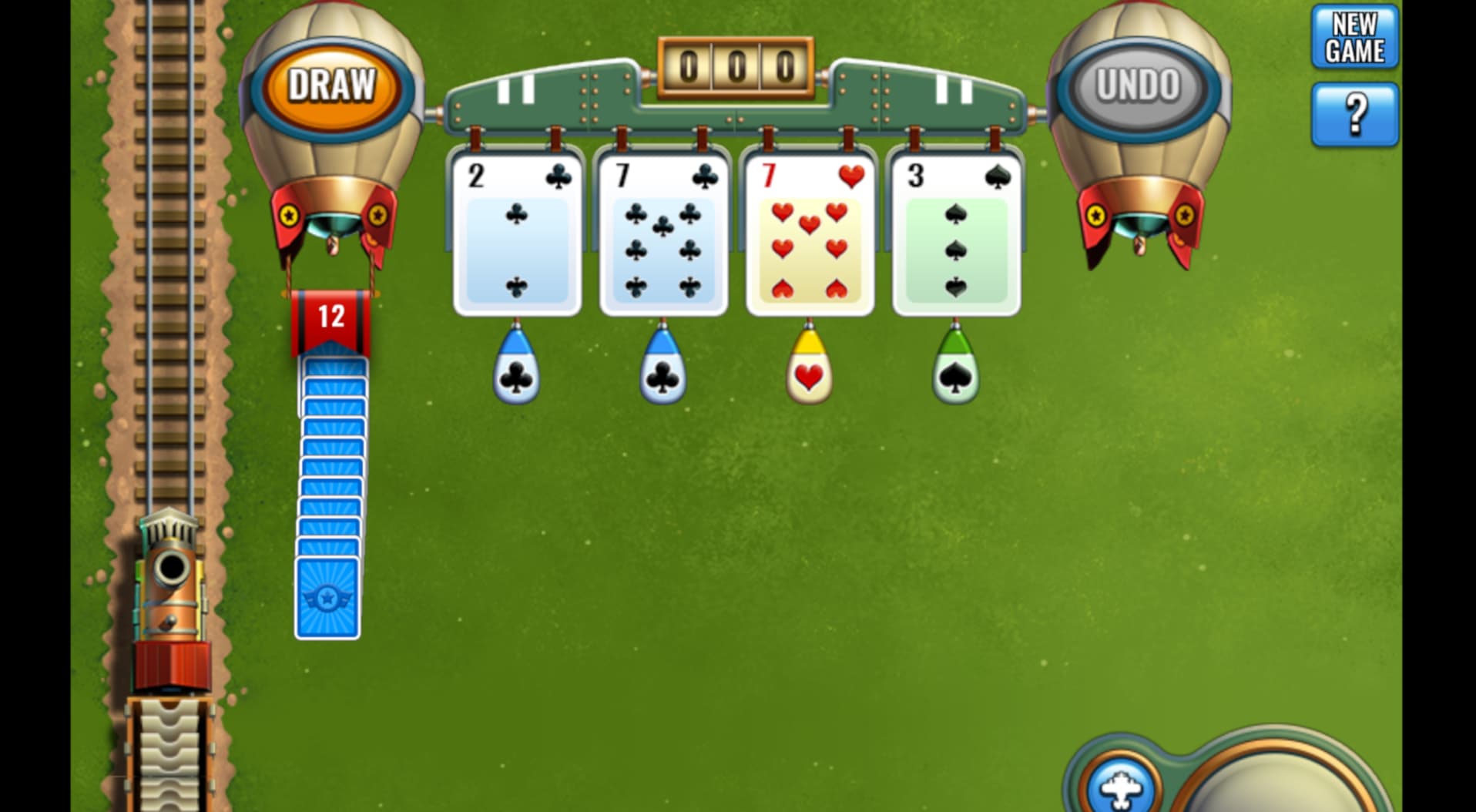
Task: Open the help screen with the question mark
Action: pyautogui.click(x=1354, y=114)
